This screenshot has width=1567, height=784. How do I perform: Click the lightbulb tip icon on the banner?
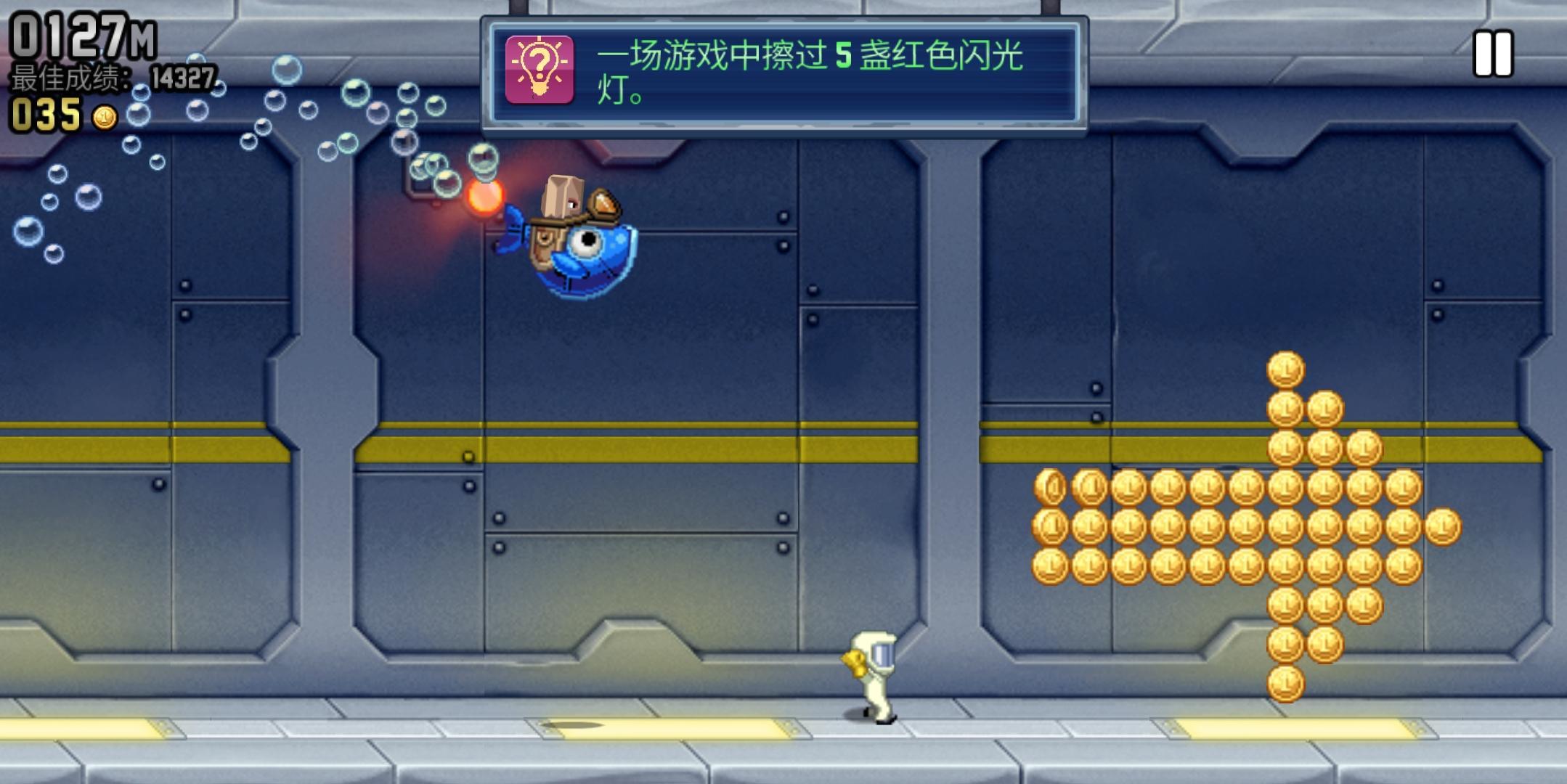click(x=539, y=68)
